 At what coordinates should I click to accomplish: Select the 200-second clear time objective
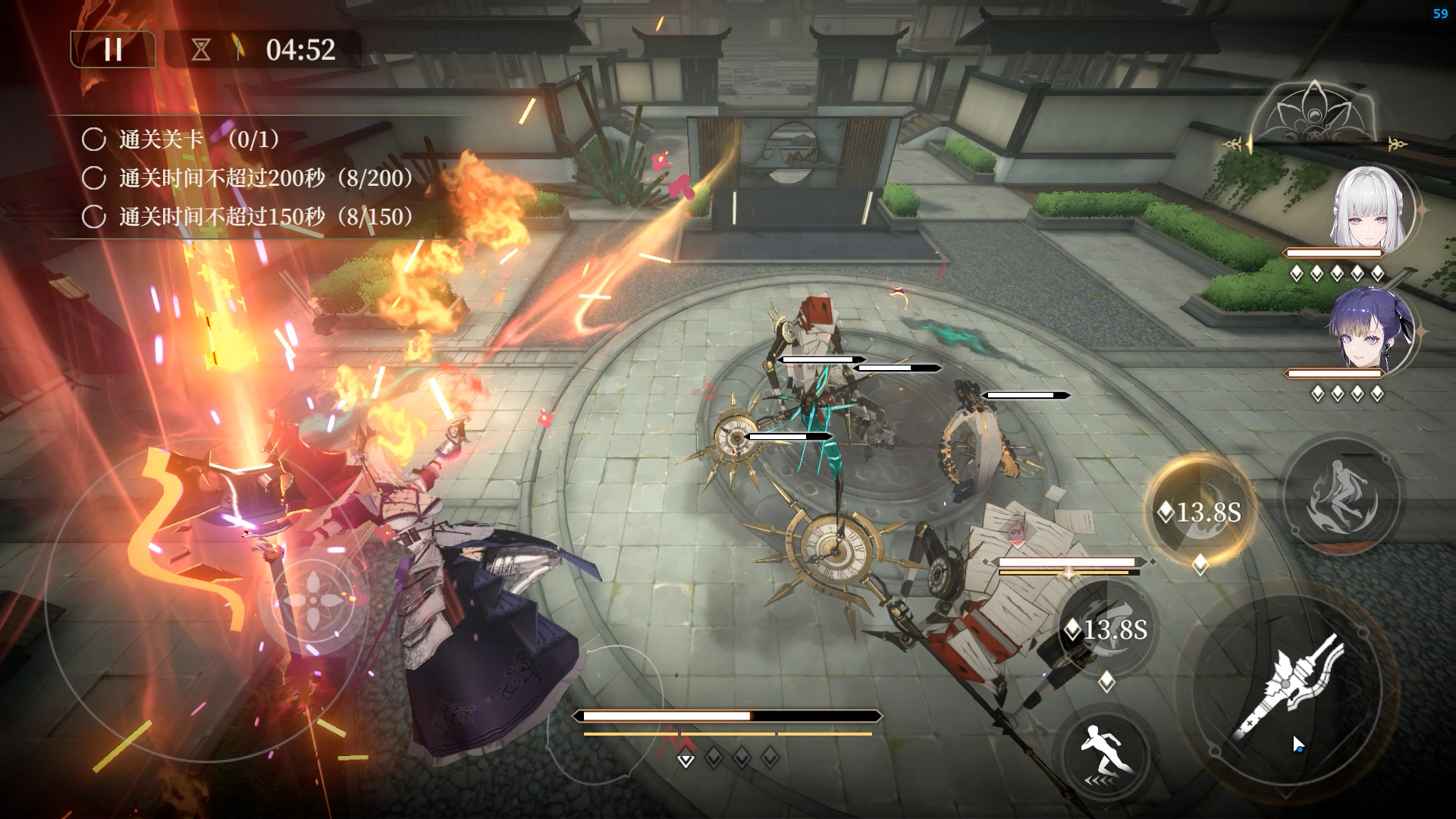click(250, 178)
